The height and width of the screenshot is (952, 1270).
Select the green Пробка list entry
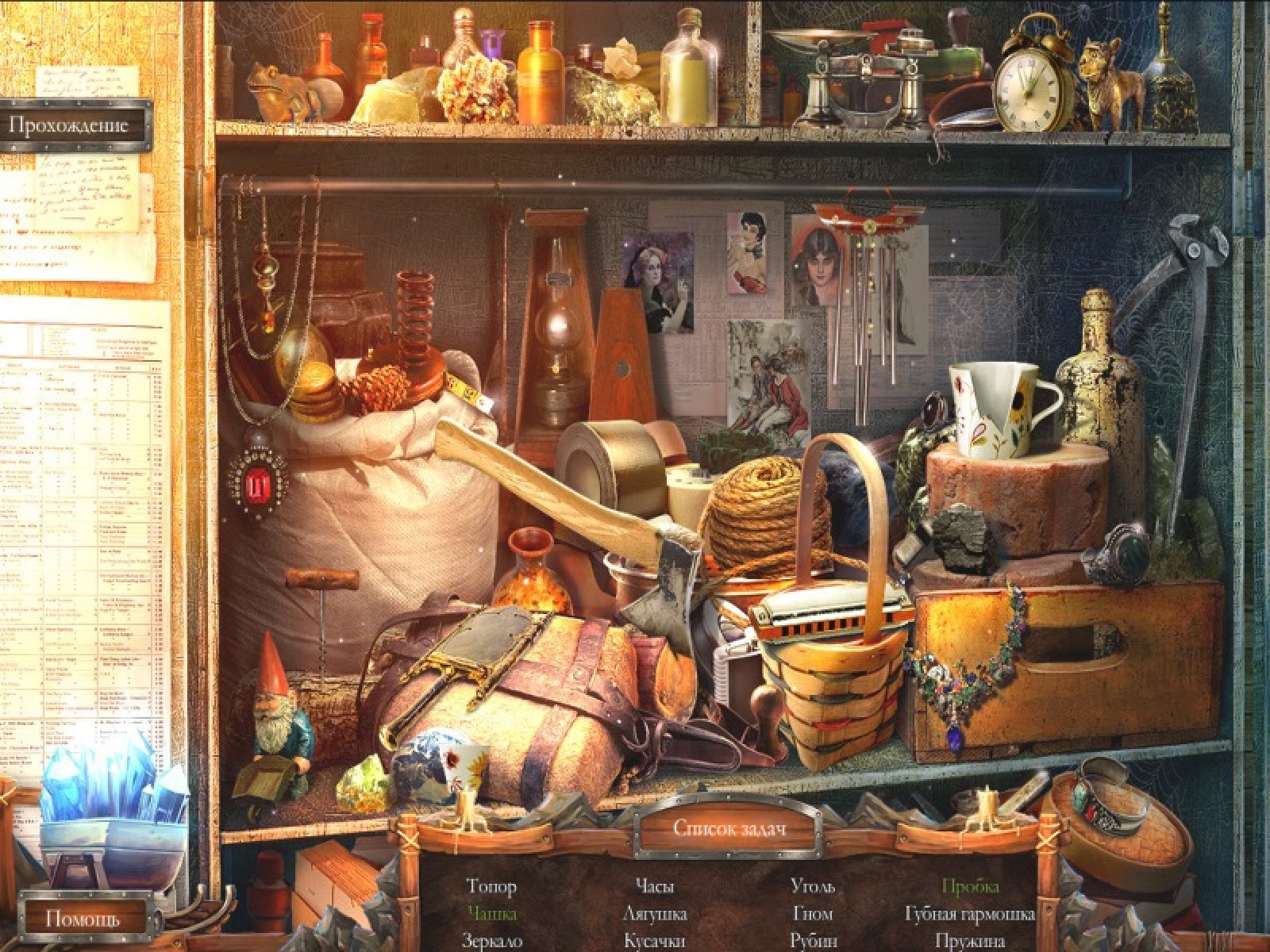970,886
